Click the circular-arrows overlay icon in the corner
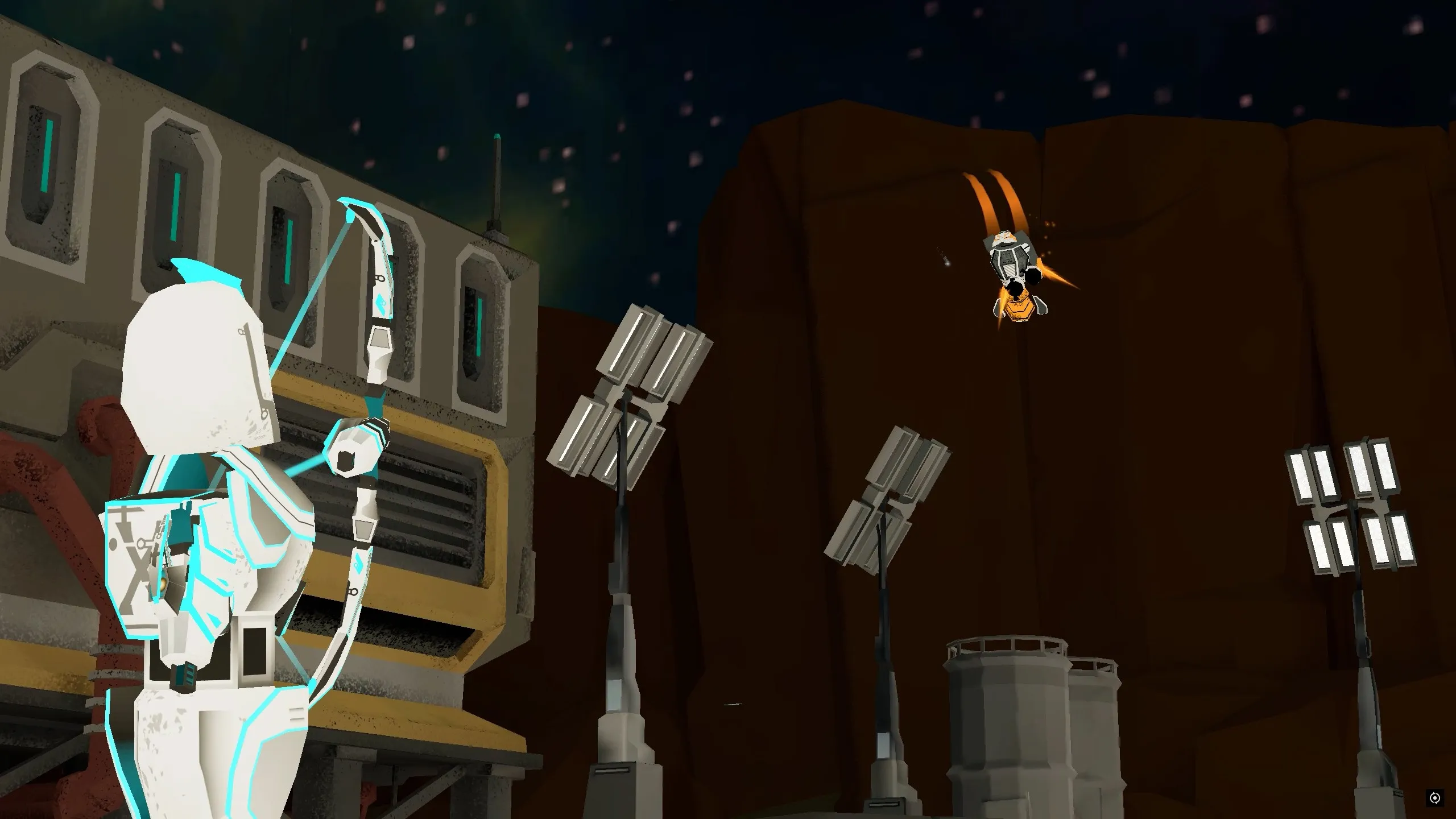This screenshot has height=819, width=1456. pyautogui.click(x=1434, y=798)
